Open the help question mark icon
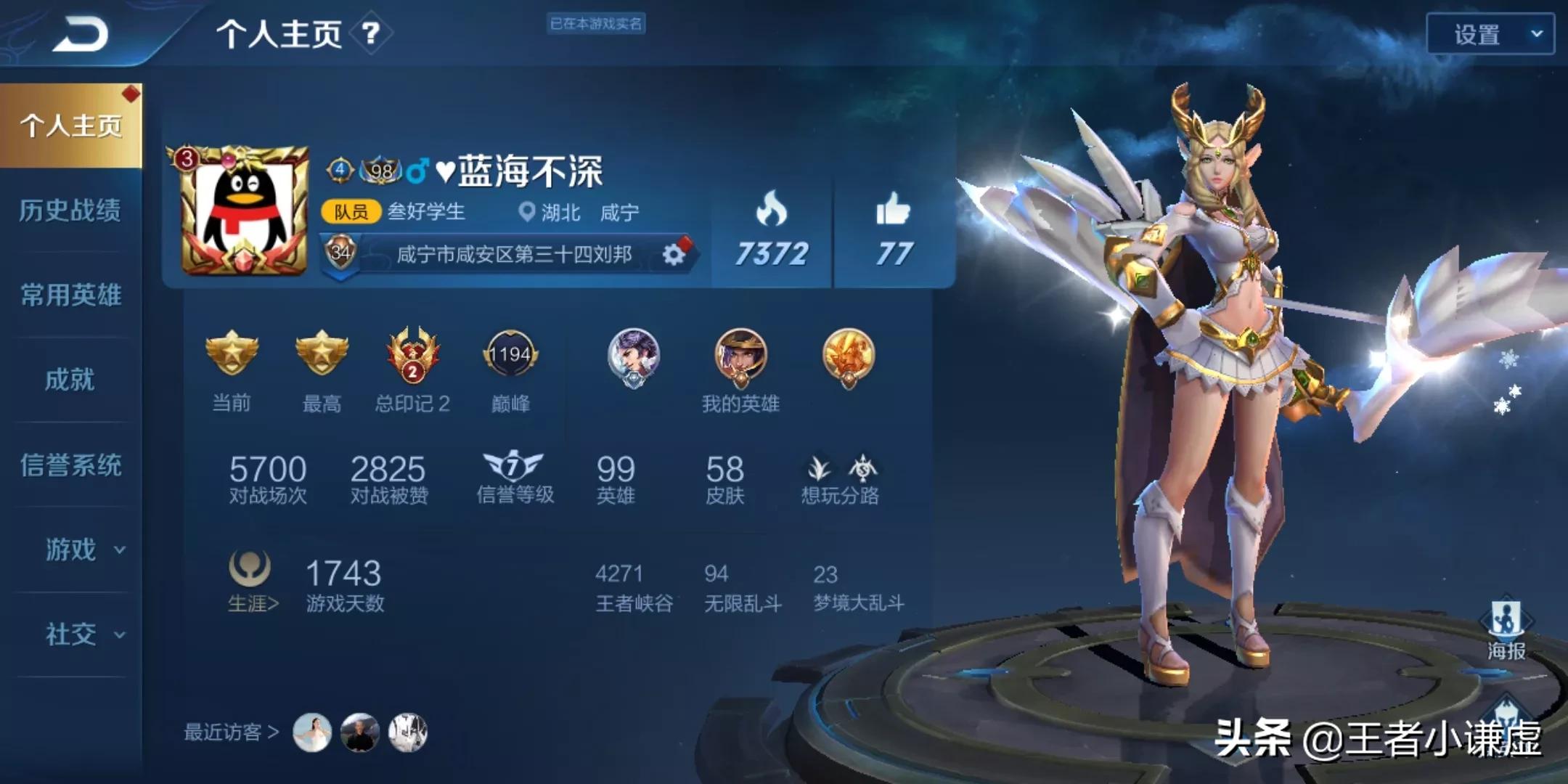 coord(370,33)
